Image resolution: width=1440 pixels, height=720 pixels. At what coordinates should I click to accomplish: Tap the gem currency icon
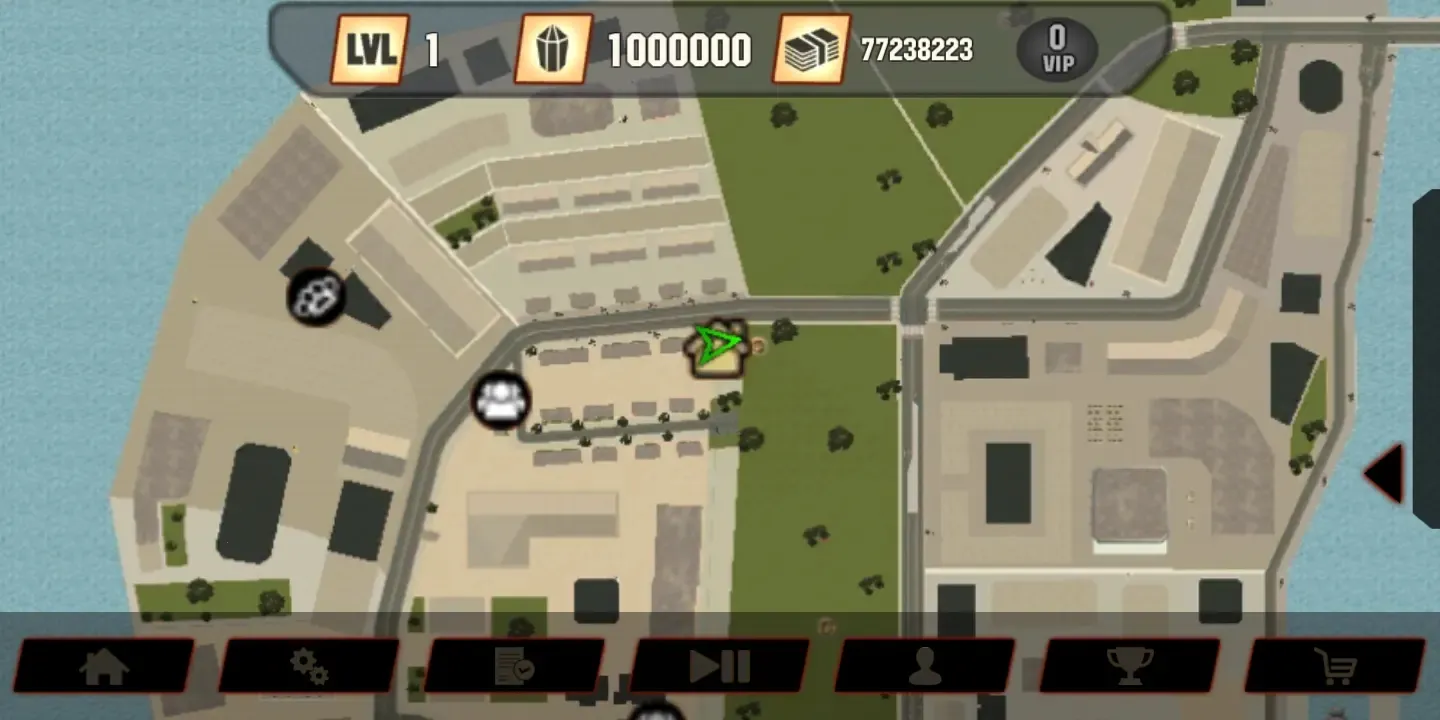coord(551,48)
